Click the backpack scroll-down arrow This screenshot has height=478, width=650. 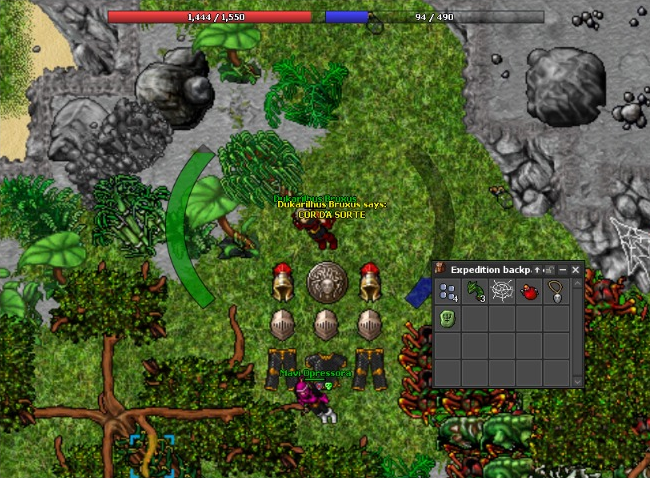pyautogui.click(x=576, y=381)
